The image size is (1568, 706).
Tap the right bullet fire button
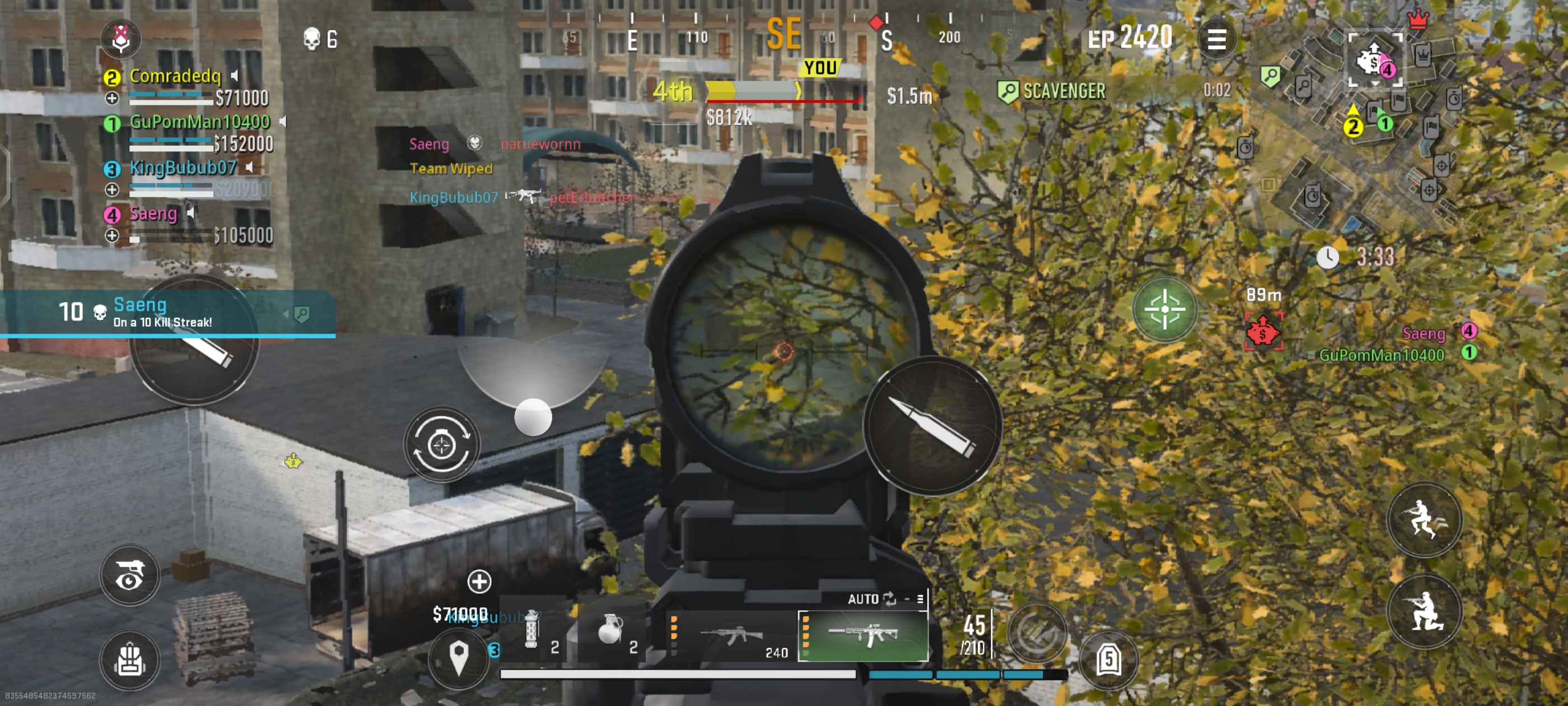[932, 426]
